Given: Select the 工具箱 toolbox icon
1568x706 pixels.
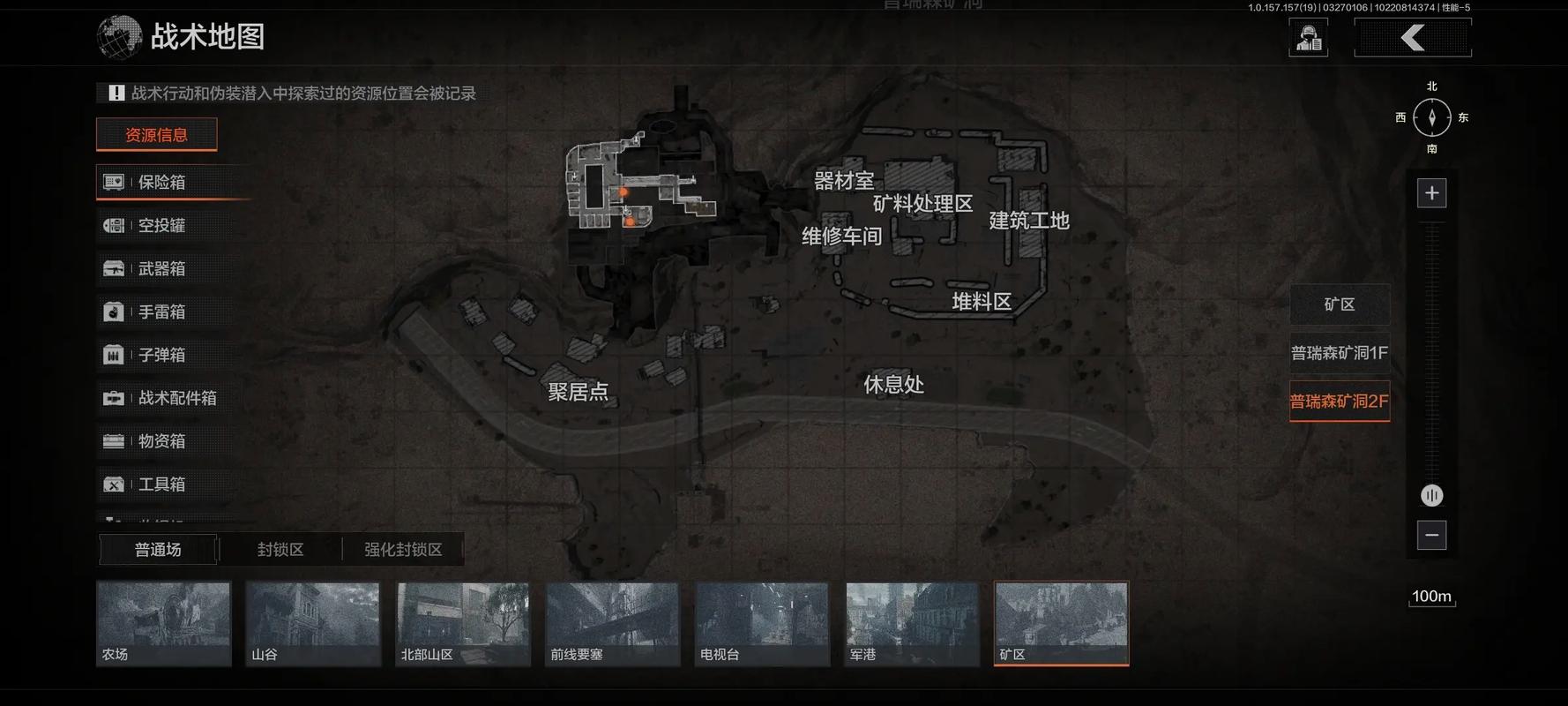Looking at the screenshot, I should [x=113, y=484].
